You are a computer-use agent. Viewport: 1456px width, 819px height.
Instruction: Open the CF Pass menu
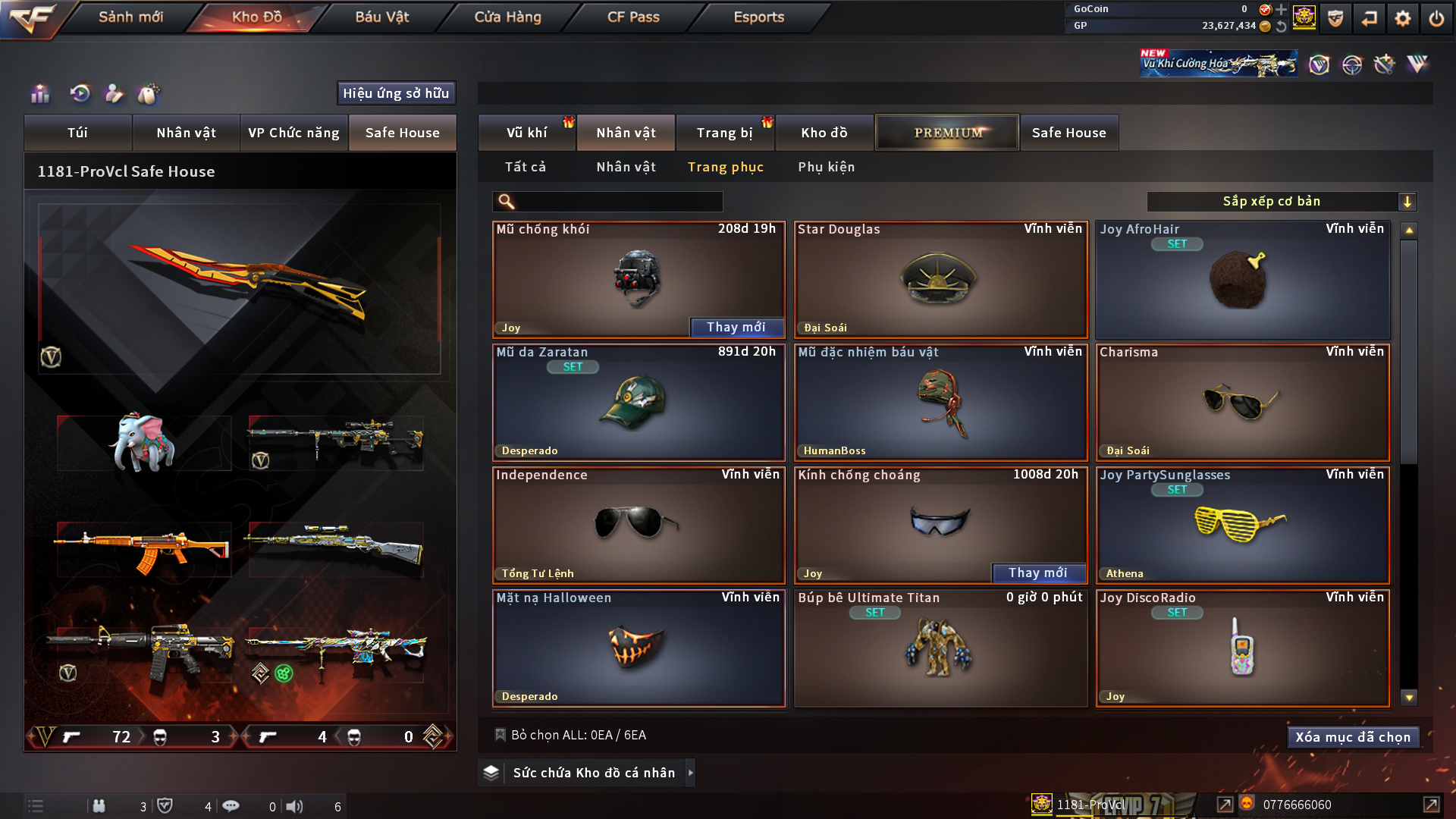tap(633, 17)
